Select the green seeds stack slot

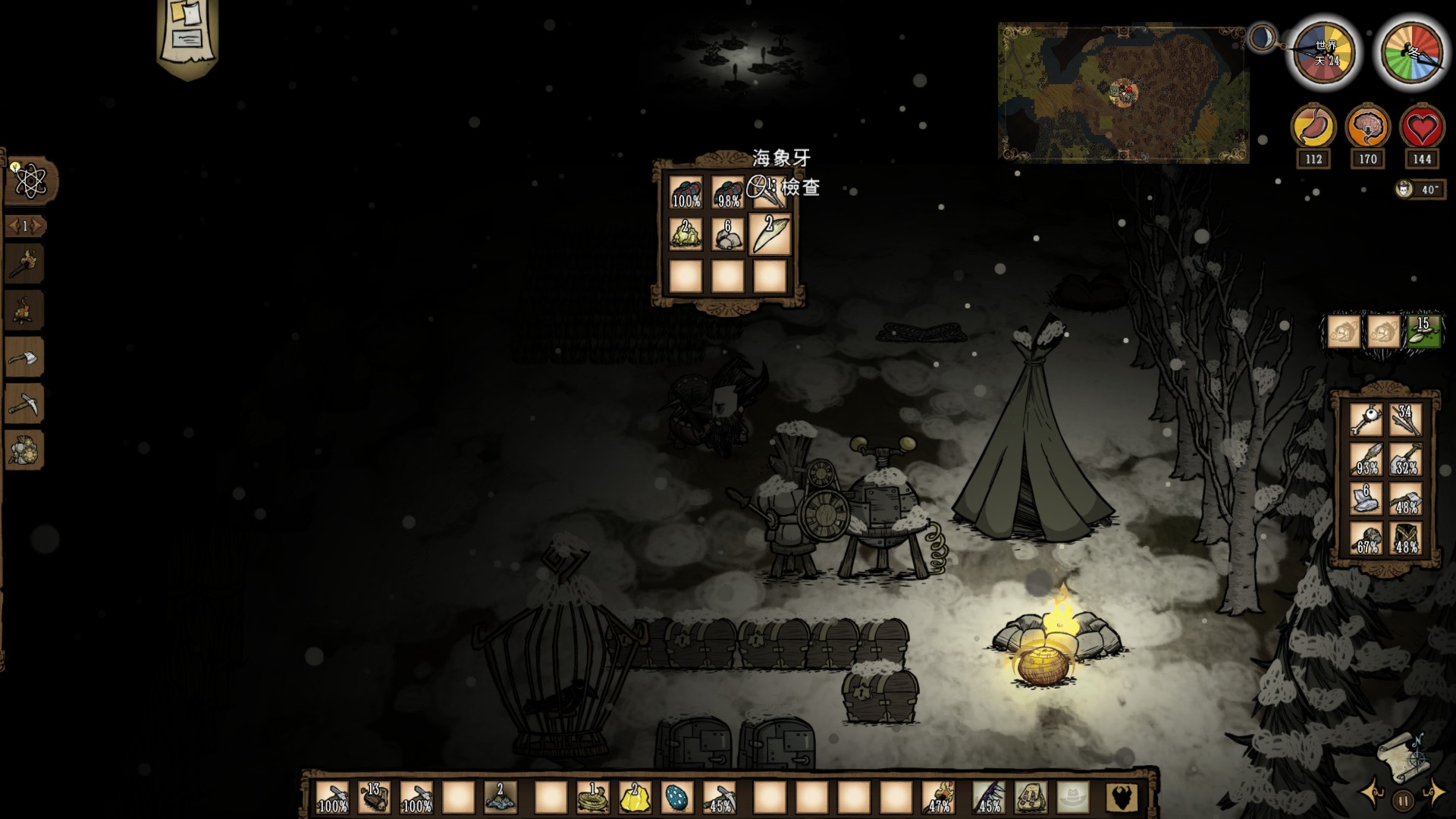pos(1423,331)
